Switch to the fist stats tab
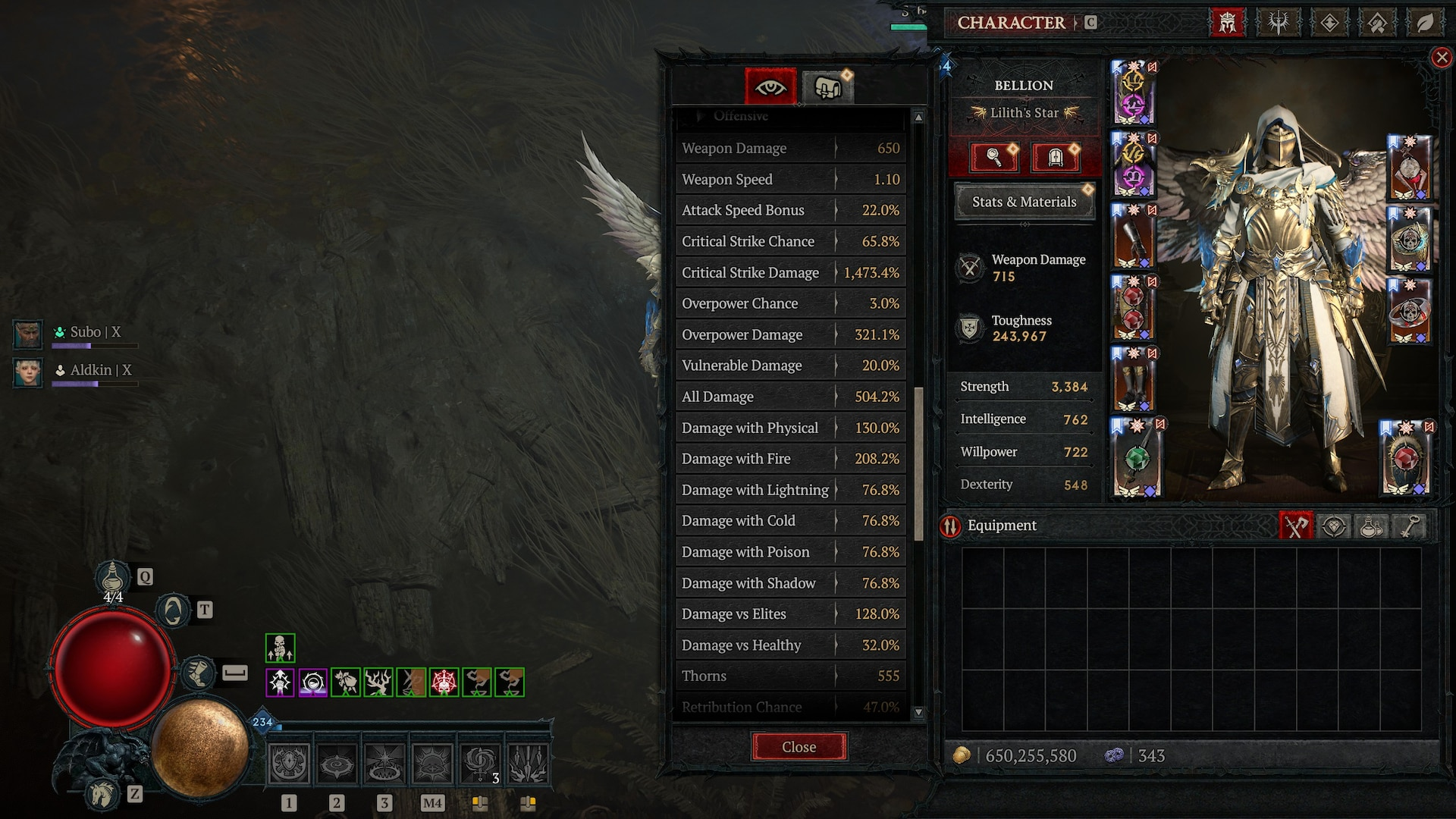This screenshot has width=1456, height=819. pyautogui.click(x=827, y=87)
